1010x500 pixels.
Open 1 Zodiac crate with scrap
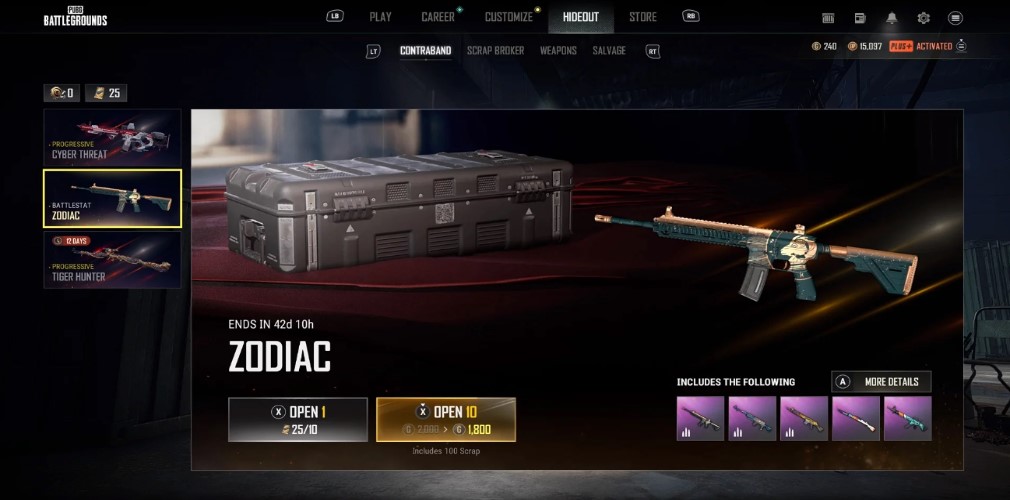(x=297, y=419)
